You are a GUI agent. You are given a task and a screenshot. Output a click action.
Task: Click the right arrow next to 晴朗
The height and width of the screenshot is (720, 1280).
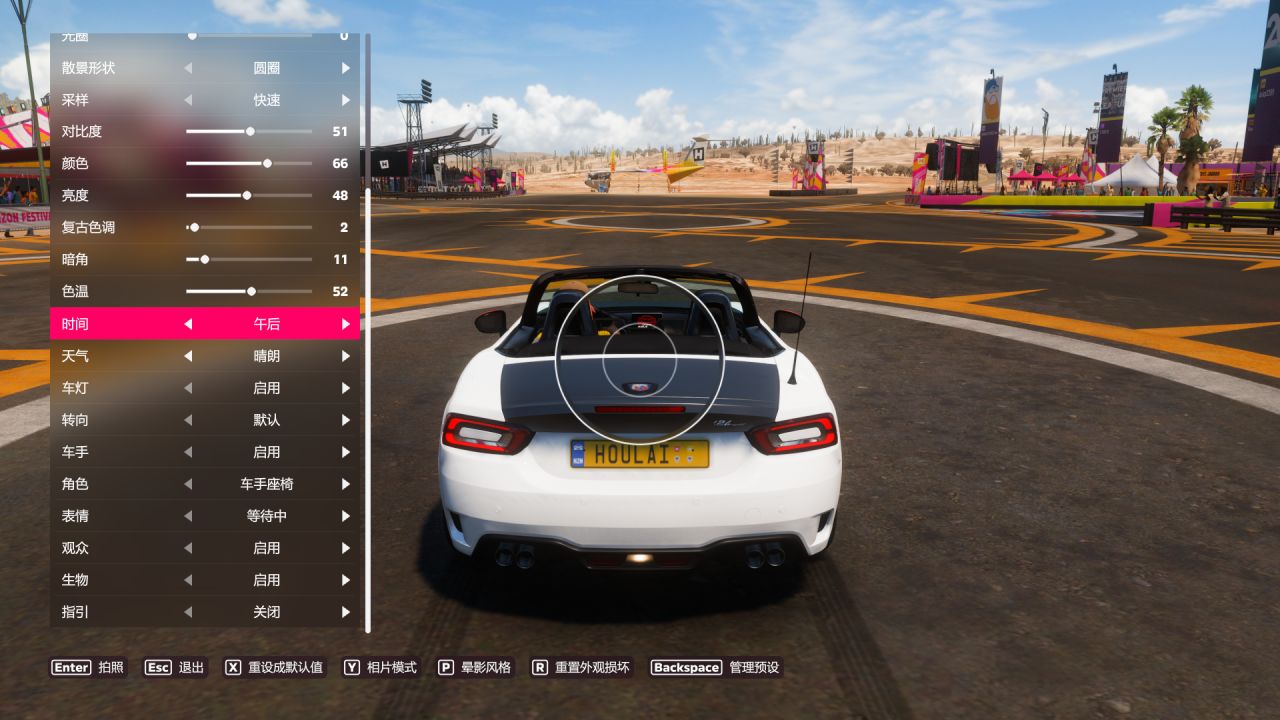point(346,356)
